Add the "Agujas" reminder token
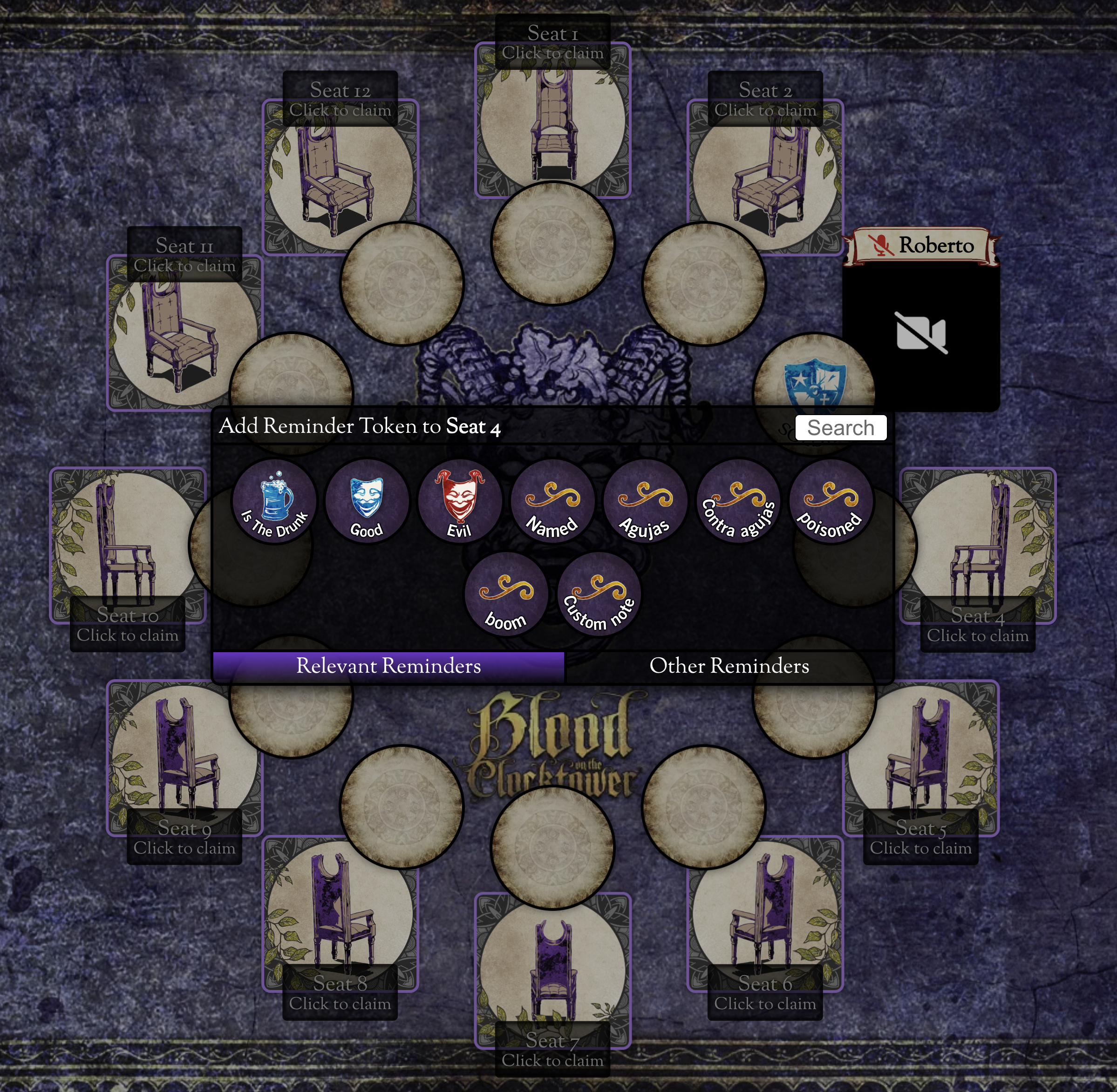This screenshot has width=1117, height=1092. coord(645,501)
